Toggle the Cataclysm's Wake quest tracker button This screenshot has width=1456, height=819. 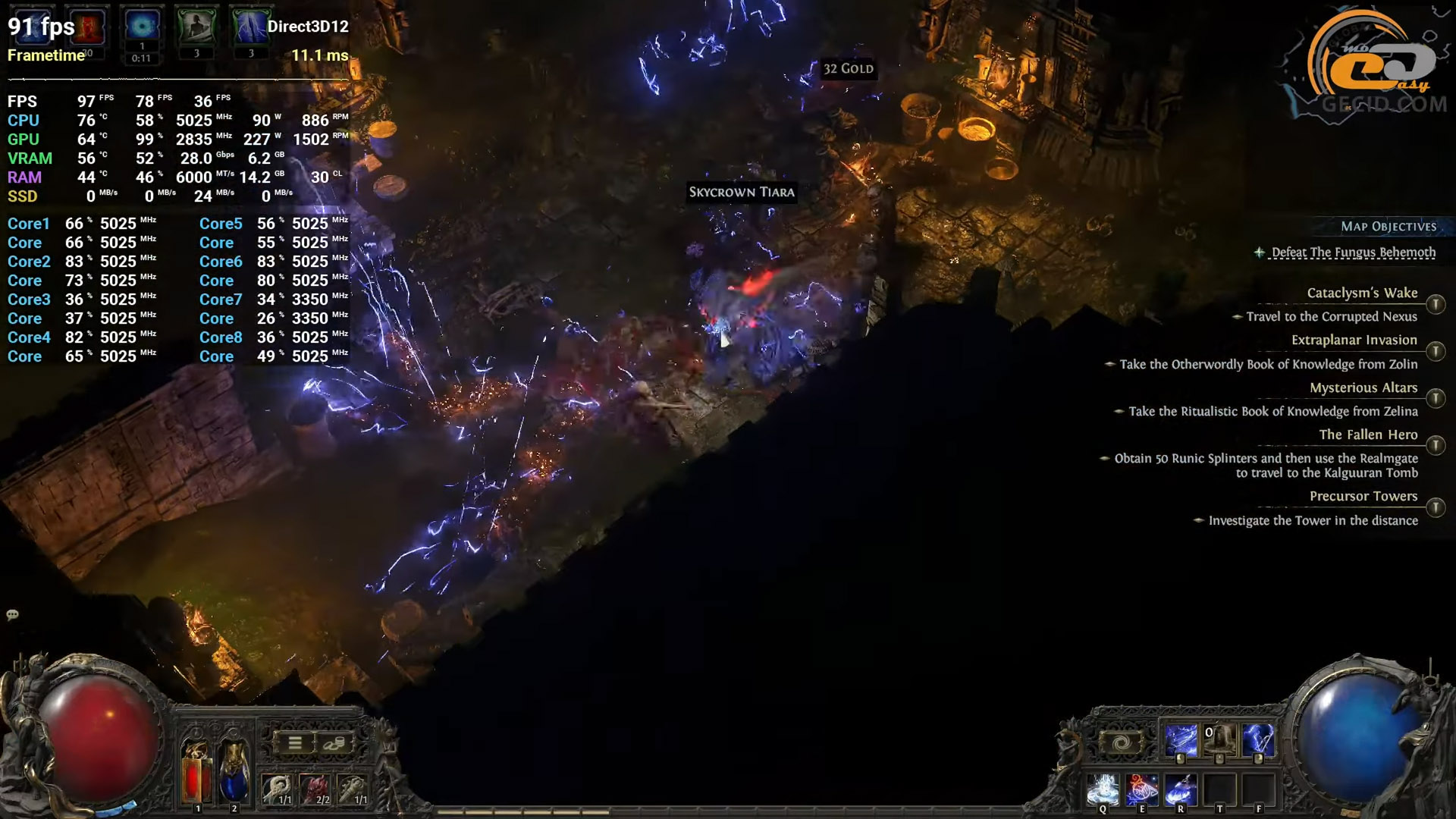pyautogui.click(x=1435, y=305)
